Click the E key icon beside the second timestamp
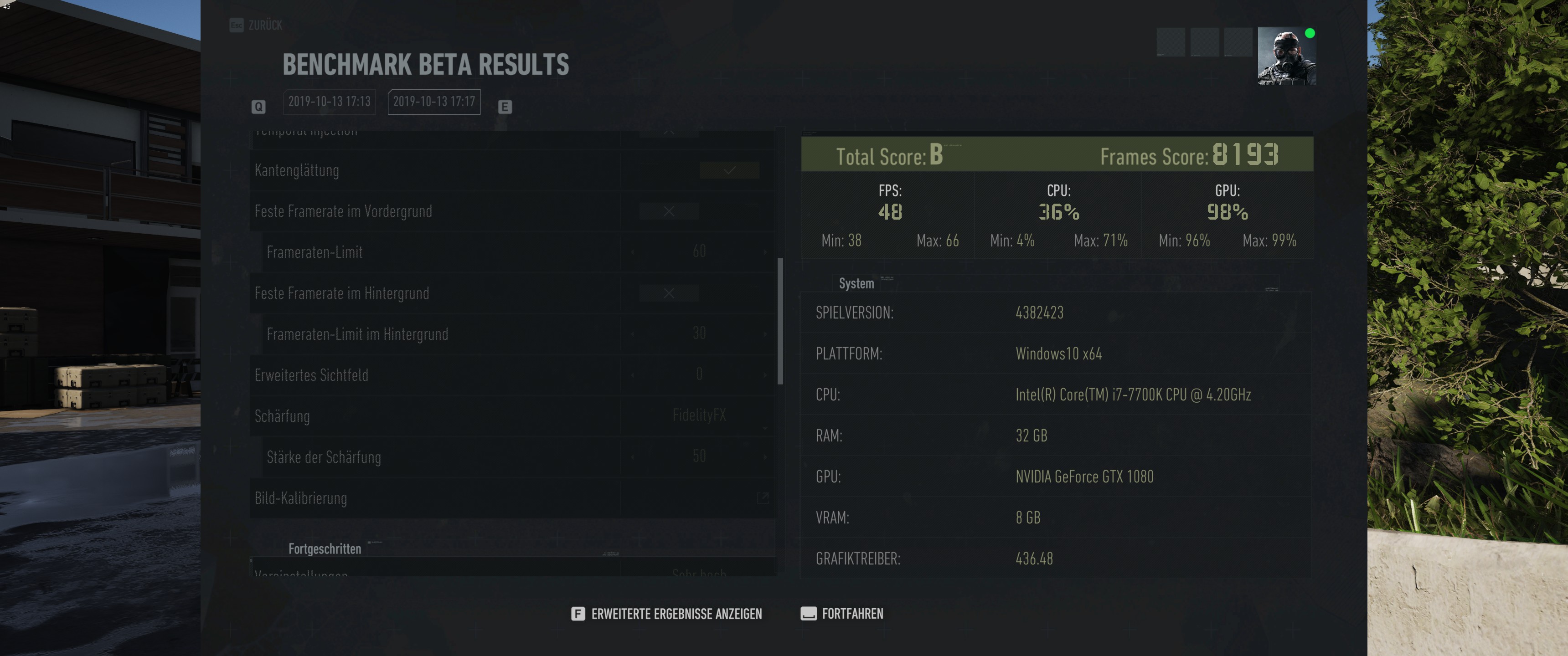The image size is (1568, 656). click(505, 106)
